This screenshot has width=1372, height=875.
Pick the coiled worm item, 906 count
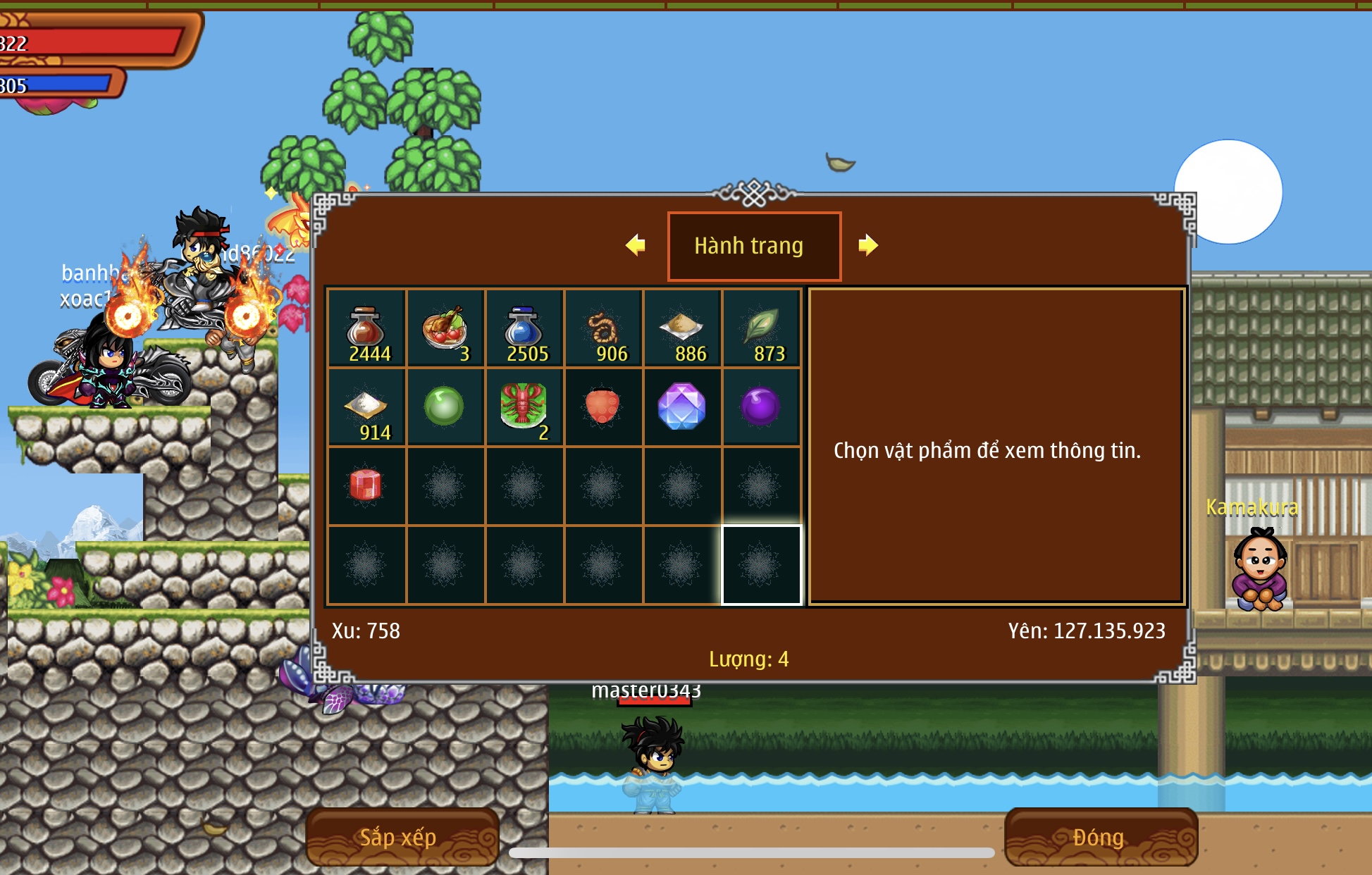(603, 328)
